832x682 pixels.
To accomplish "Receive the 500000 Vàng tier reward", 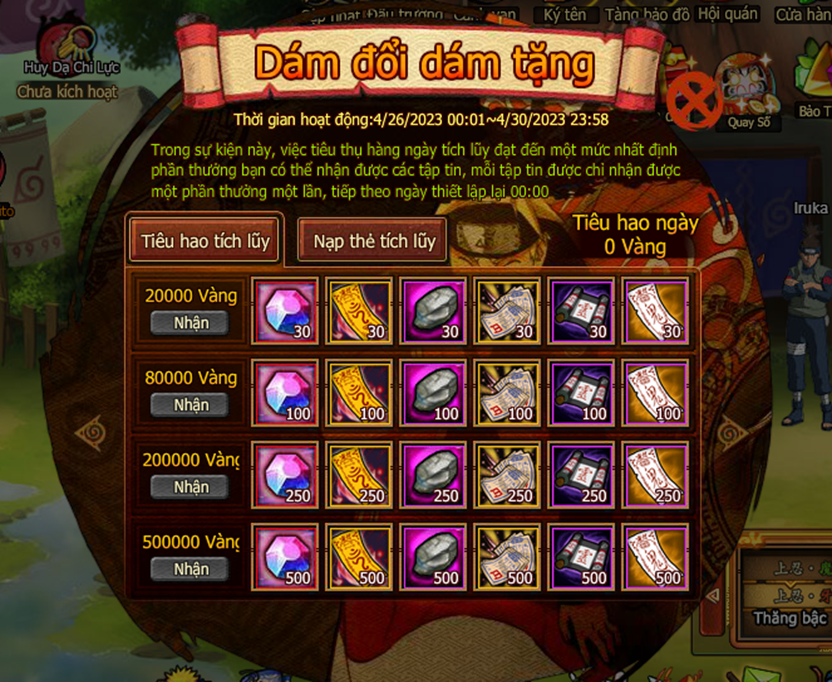I will point(190,569).
